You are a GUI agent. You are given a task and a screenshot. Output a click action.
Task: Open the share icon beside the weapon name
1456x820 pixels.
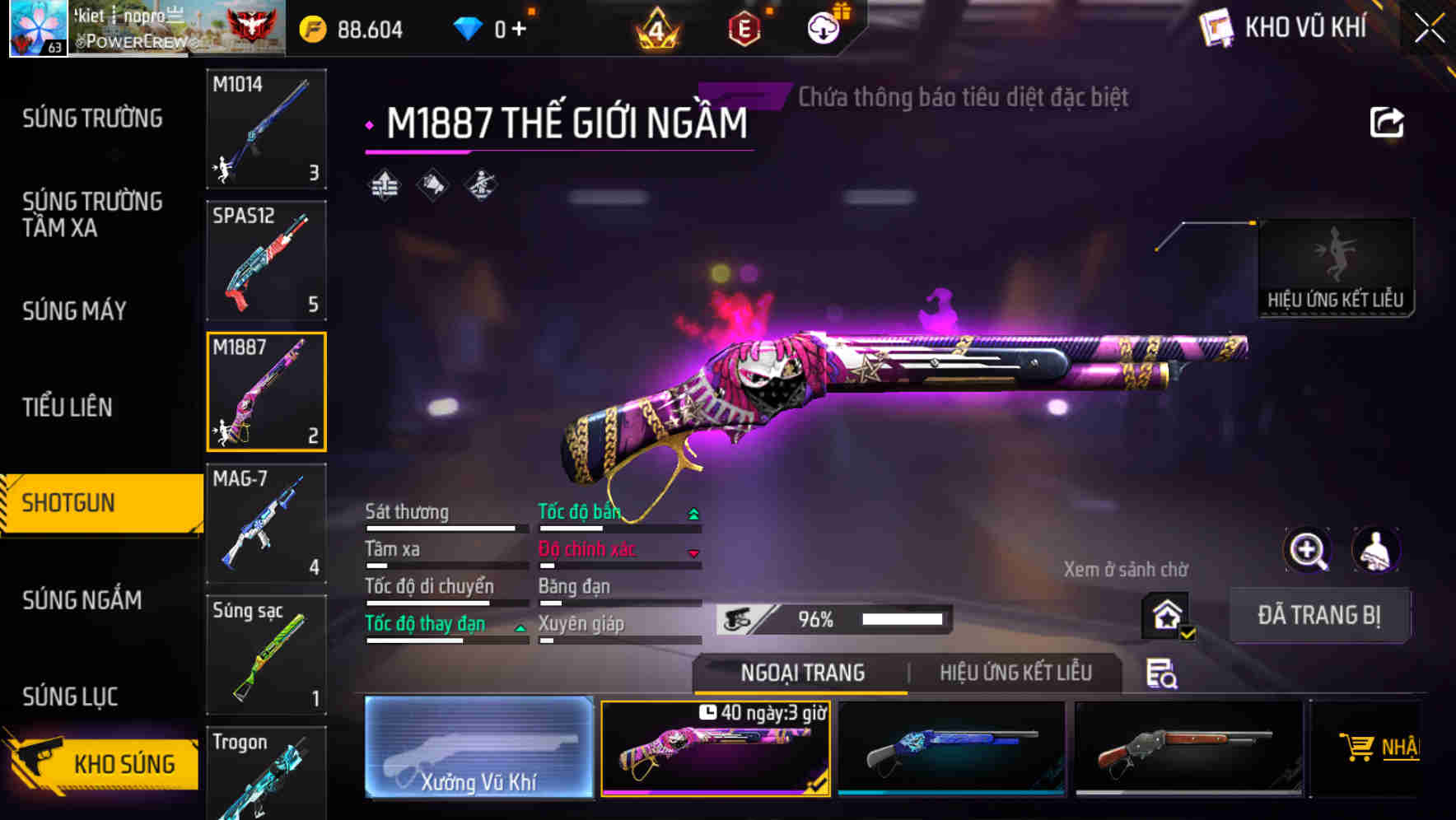1388,121
